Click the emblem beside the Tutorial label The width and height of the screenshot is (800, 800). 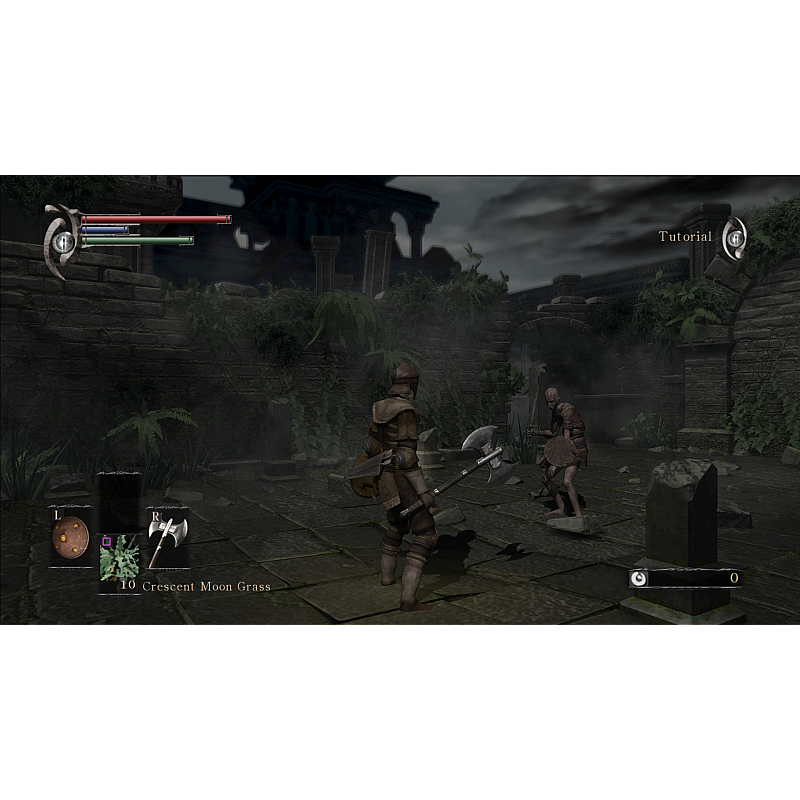pyautogui.click(x=735, y=237)
